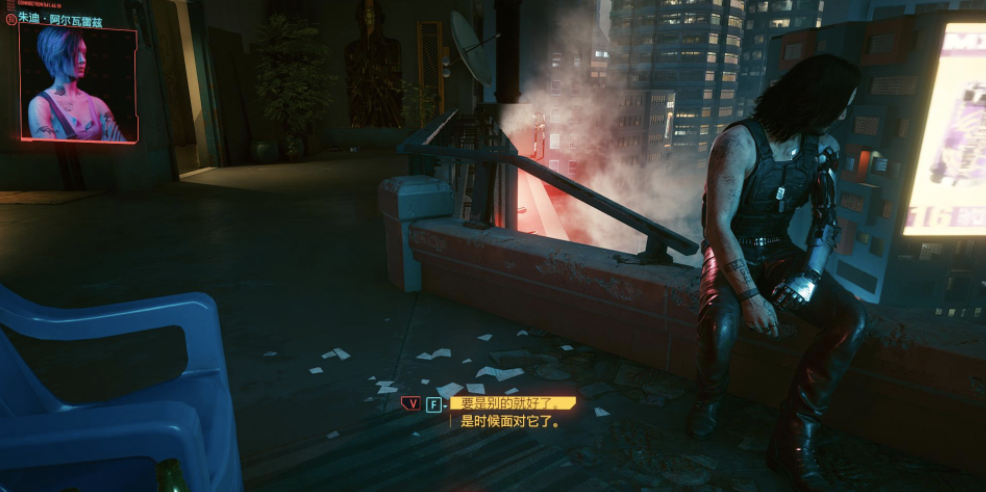
Task: Click the 朱迪·阿尔瓦雷兹 holo-call portrait
Action: pyautogui.click(x=78, y=84)
